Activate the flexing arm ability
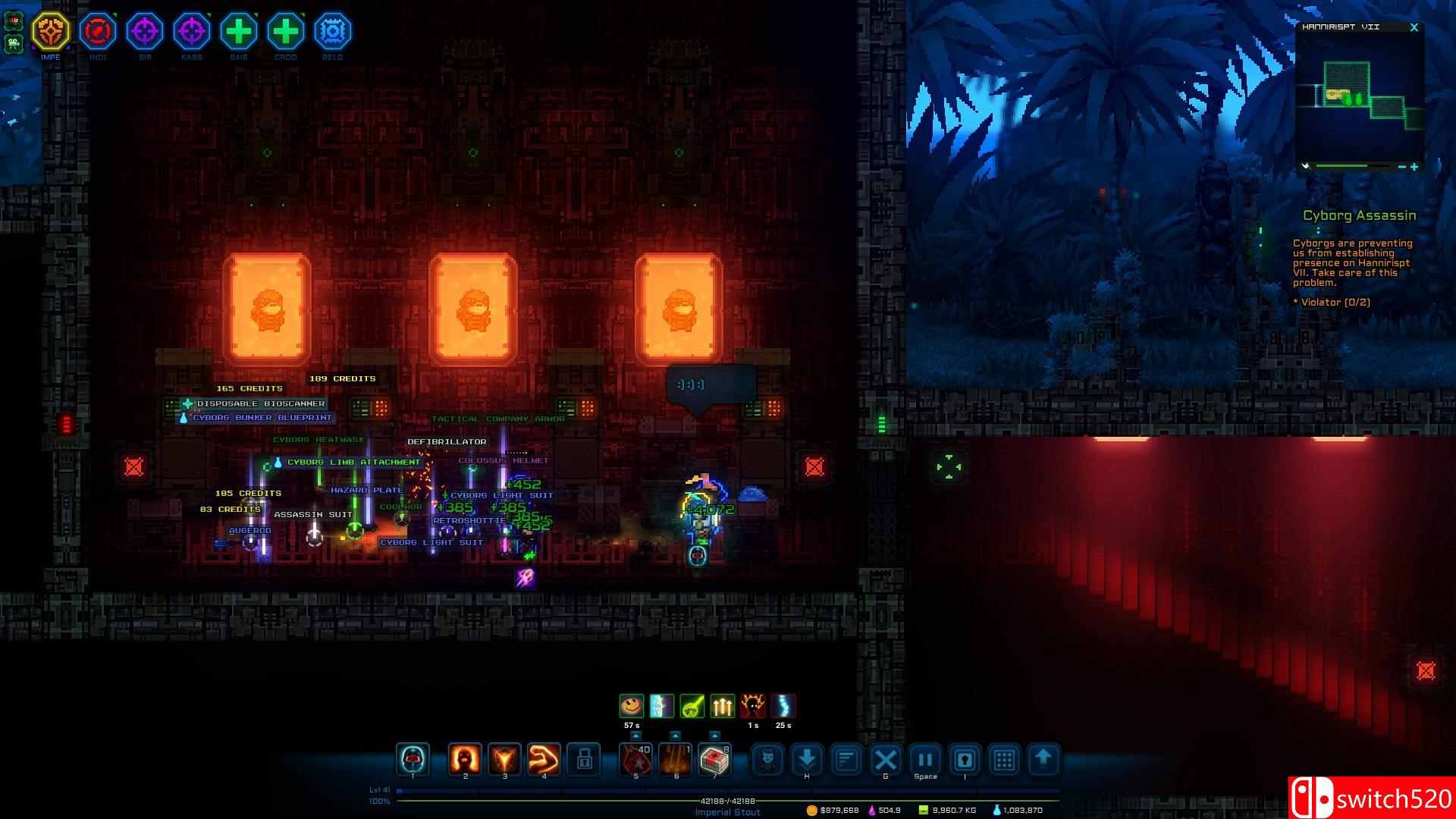 pyautogui.click(x=544, y=759)
